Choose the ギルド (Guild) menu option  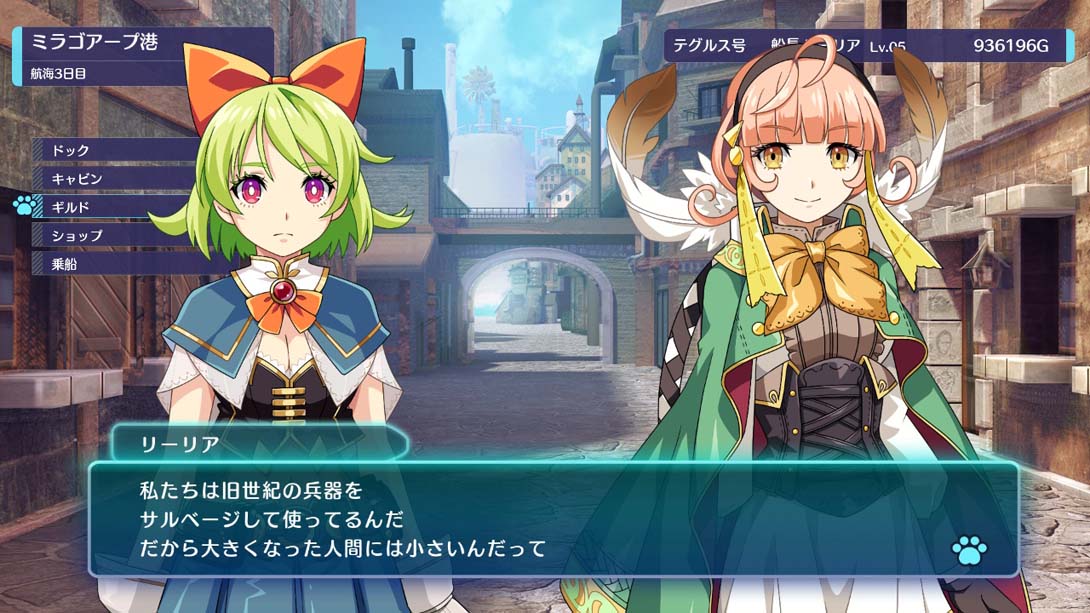click(x=71, y=207)
